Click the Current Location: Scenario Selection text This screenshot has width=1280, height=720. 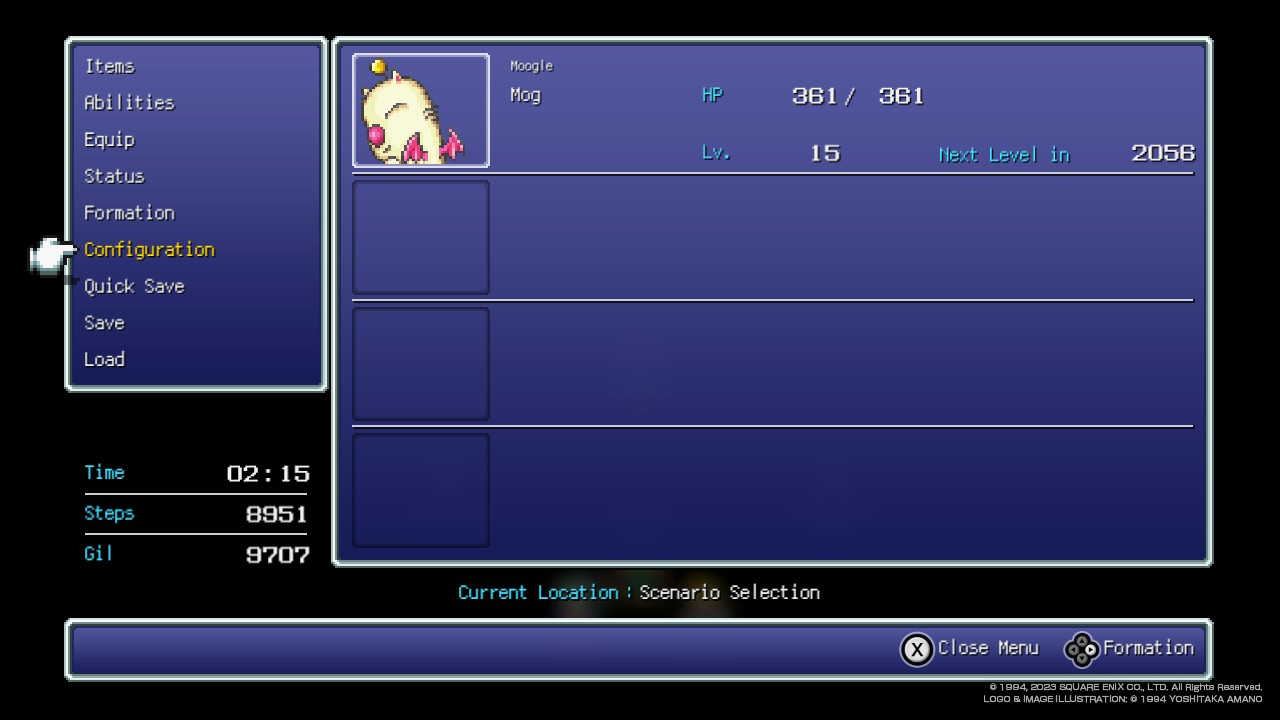coord(639,592)
